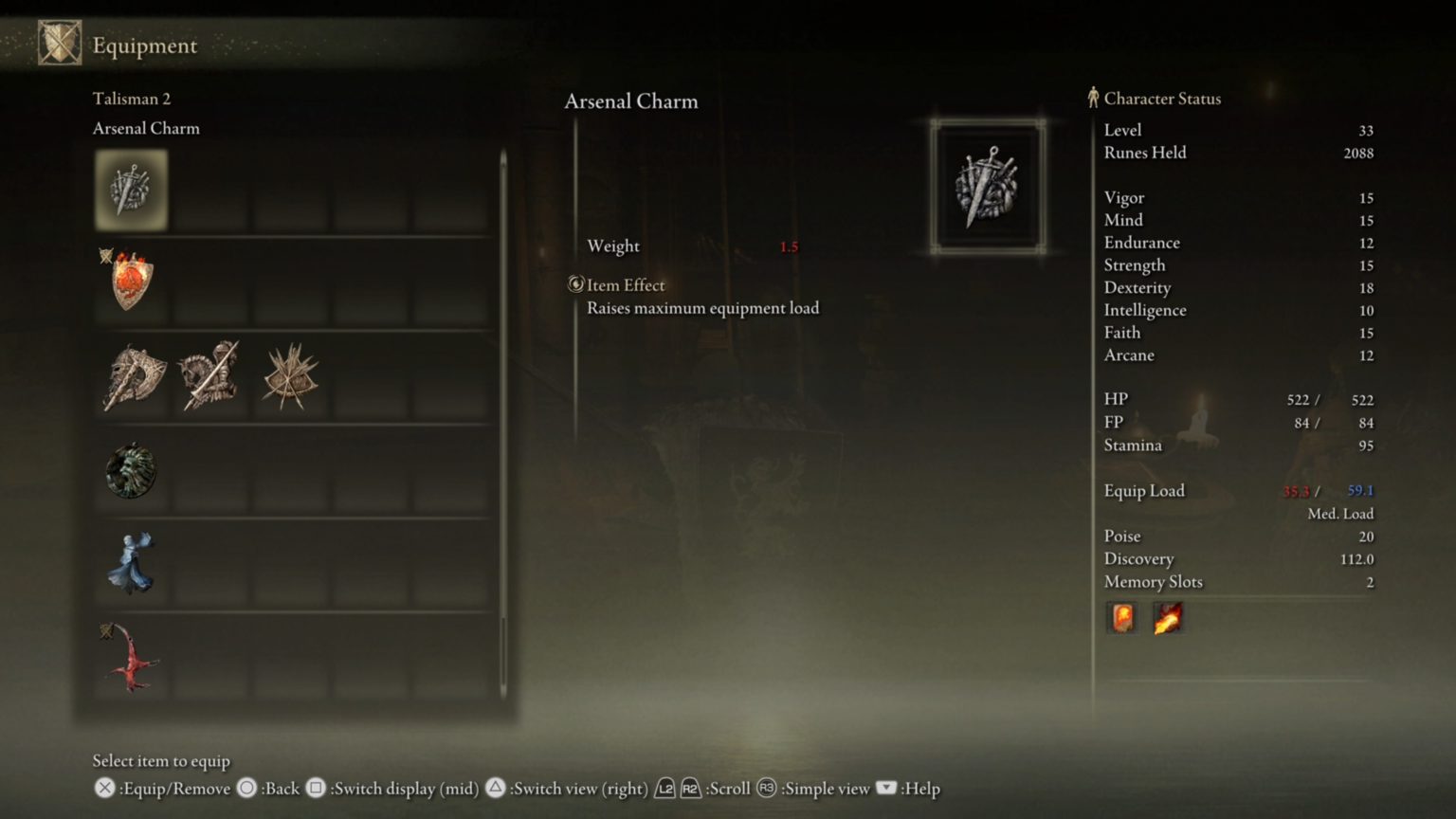Select the flaming red shield talisman
The image size is (1456, 819).
(x=131, y=281)
